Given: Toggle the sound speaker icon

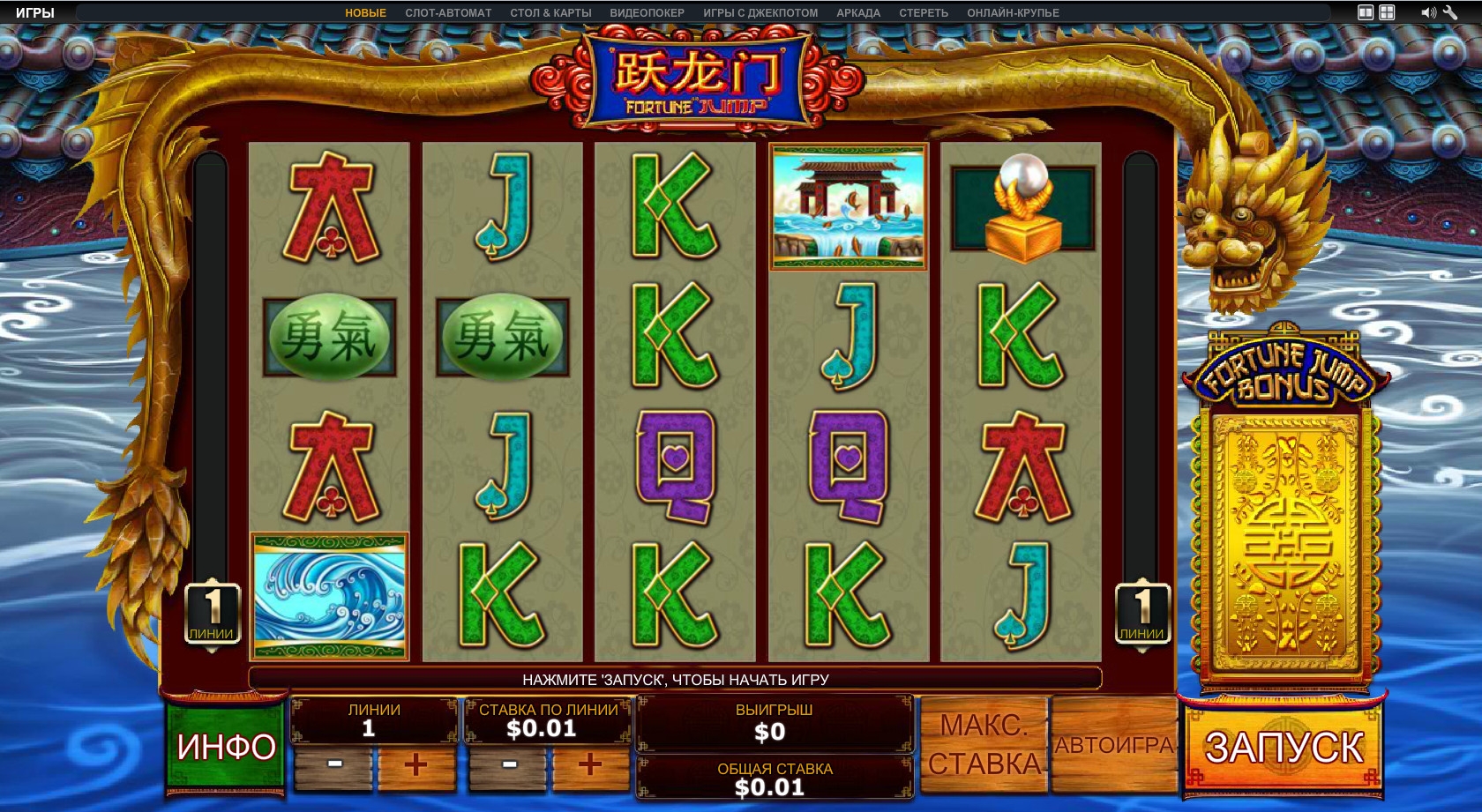Looking at the screenshot, I should pyautogui.click(x=1427, y=12).
